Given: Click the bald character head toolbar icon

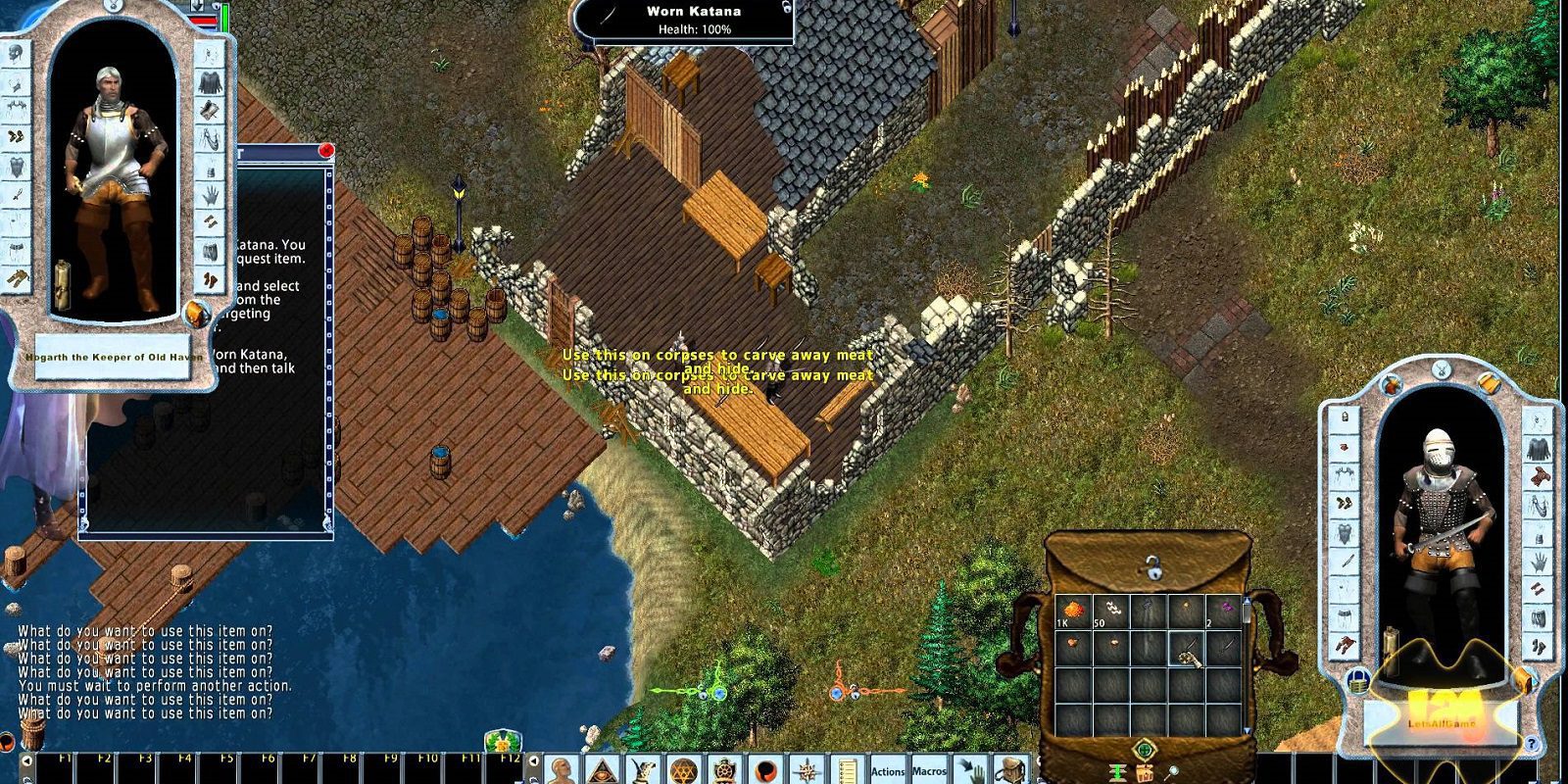Looking at the screenshot, I should (x=561, y=770).
